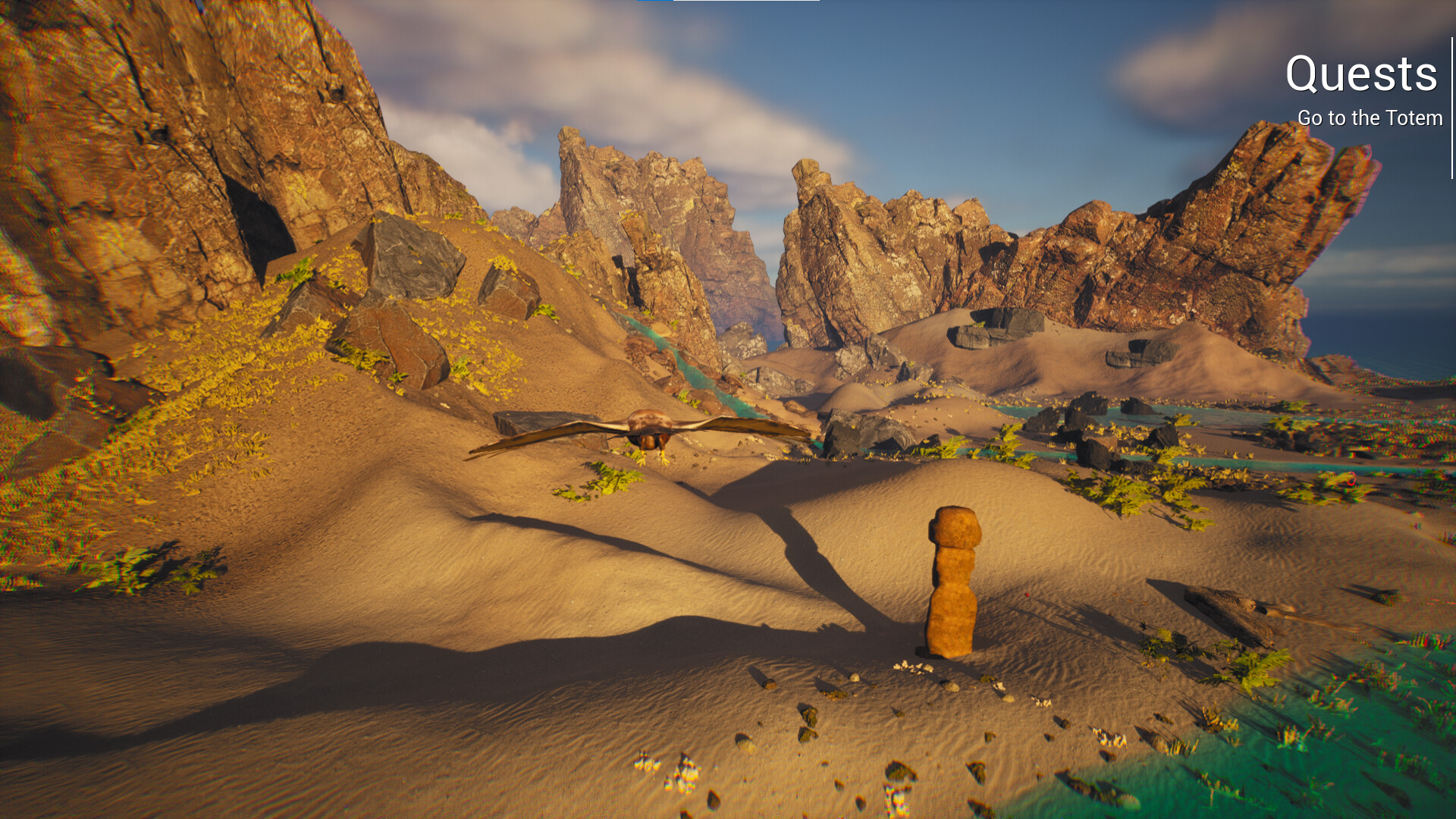Click the Quests panel header

1360,74
